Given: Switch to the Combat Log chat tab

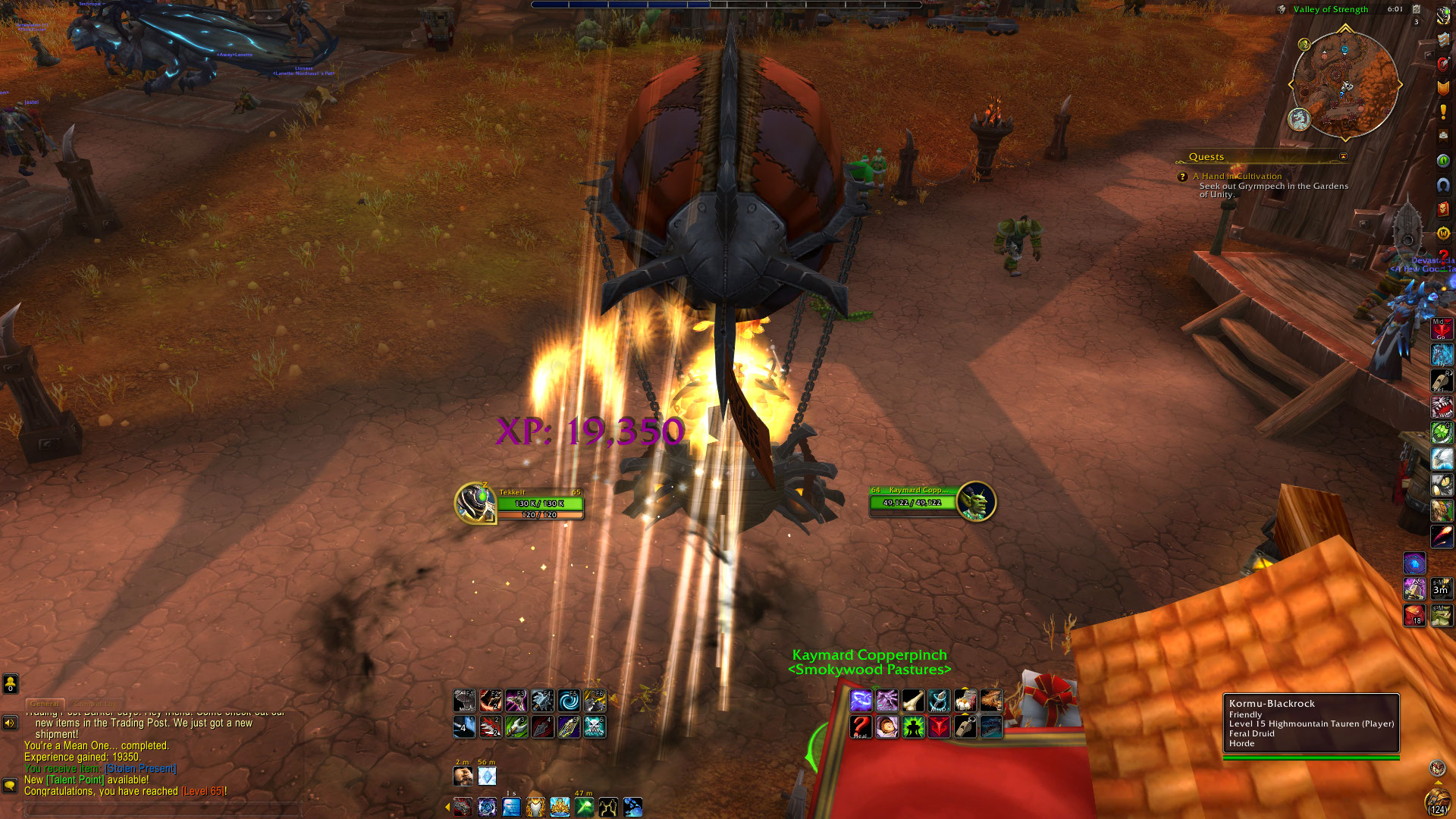Looking at the screenshot, I should pyautogui.click(x=96, y=704).
